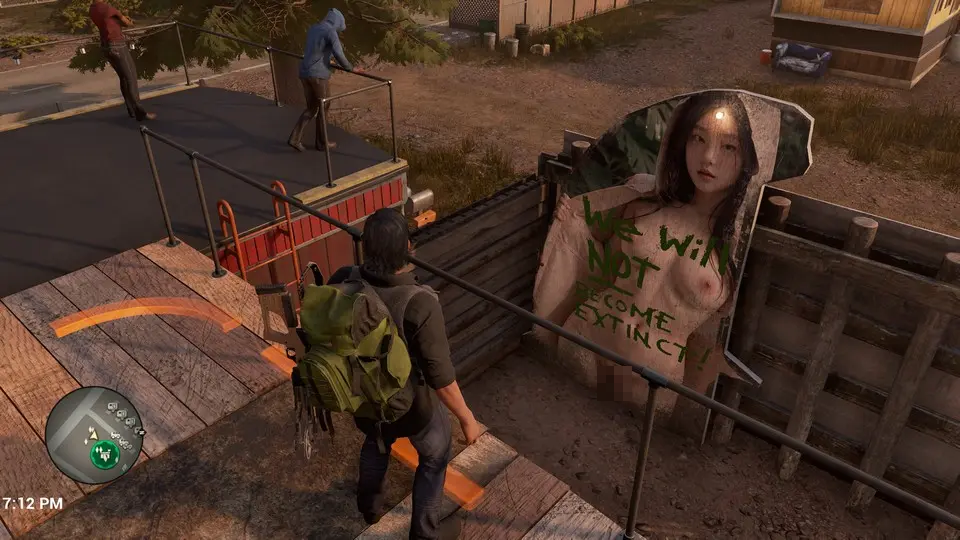Select the green home base marker on minimap

point(105,454)
